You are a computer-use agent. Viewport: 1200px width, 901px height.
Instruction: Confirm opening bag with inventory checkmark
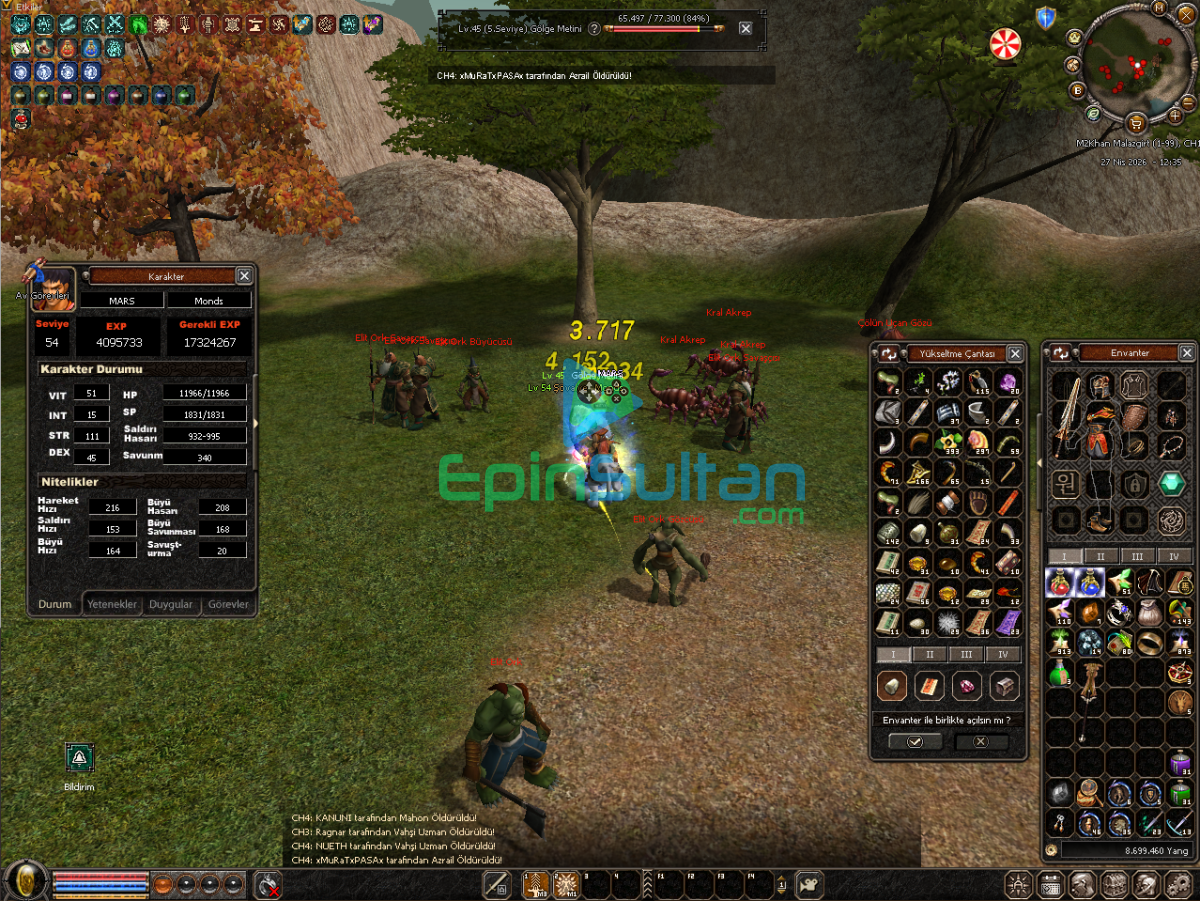click(x=915, y=742)
